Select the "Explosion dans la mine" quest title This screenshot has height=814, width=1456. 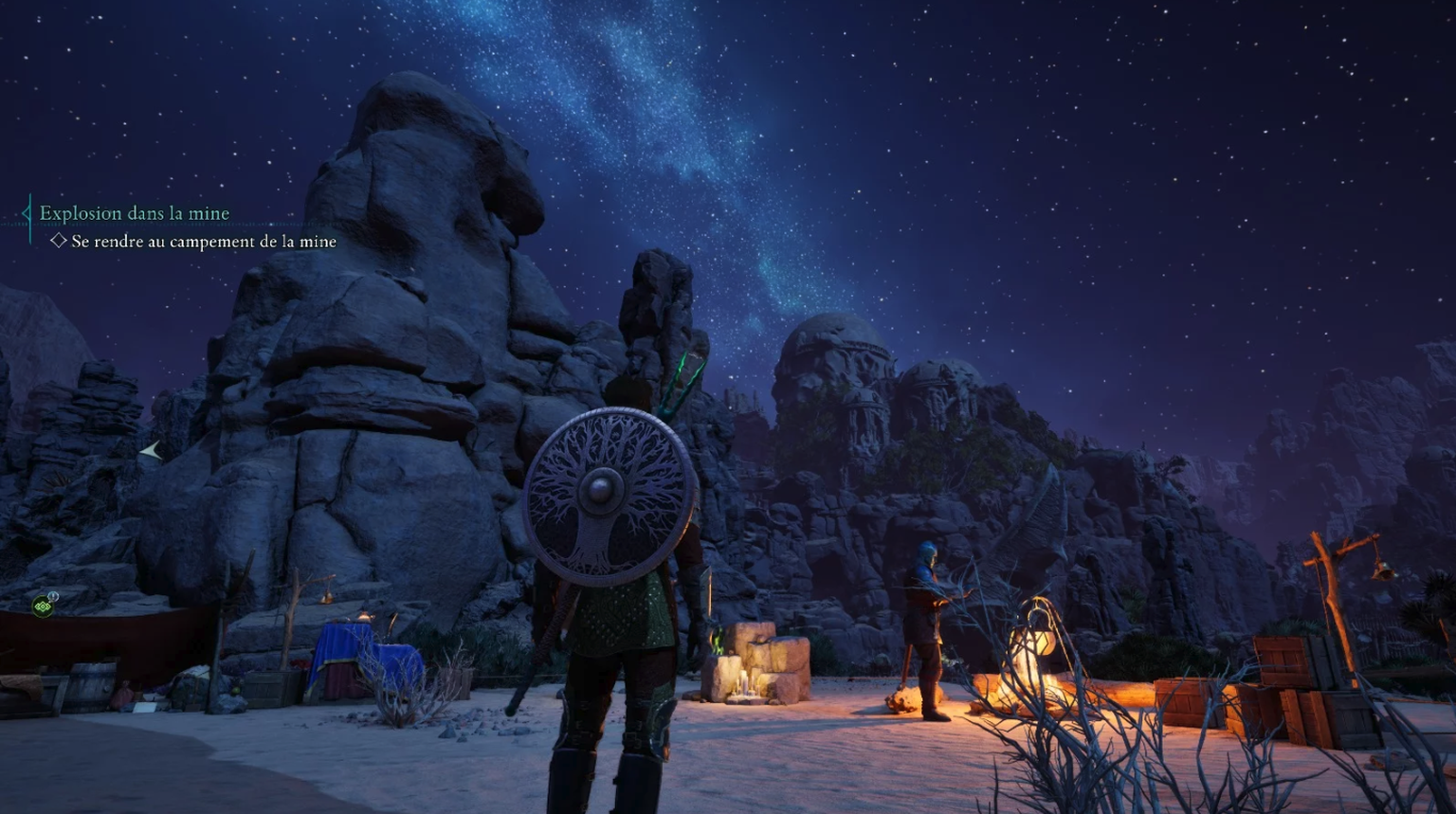coord(134,213)
